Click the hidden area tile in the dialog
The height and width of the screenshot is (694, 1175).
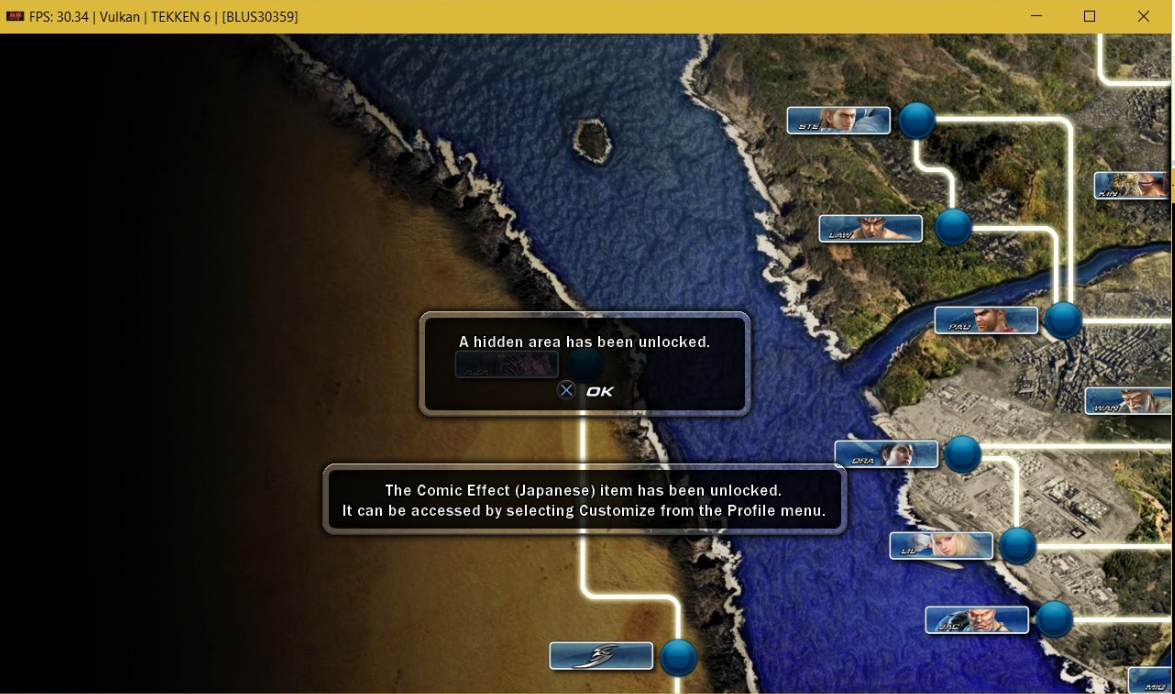tap(507, 365)
